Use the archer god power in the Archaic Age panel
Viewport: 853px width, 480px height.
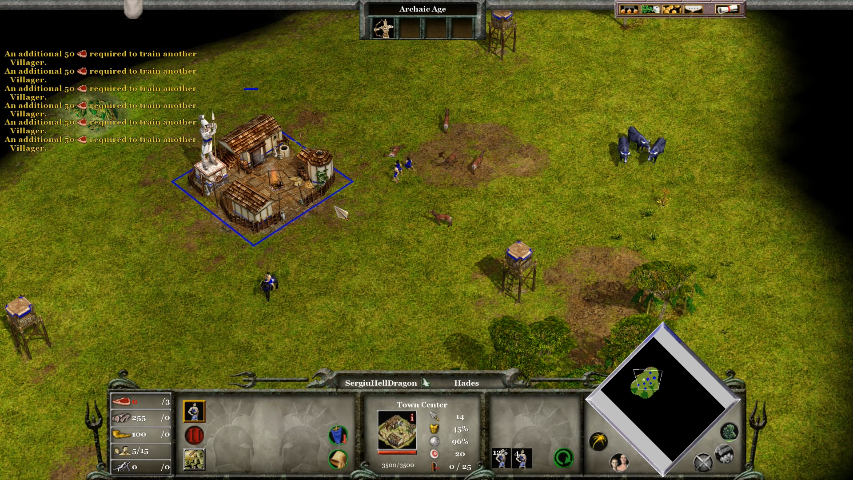coord(383,29)
